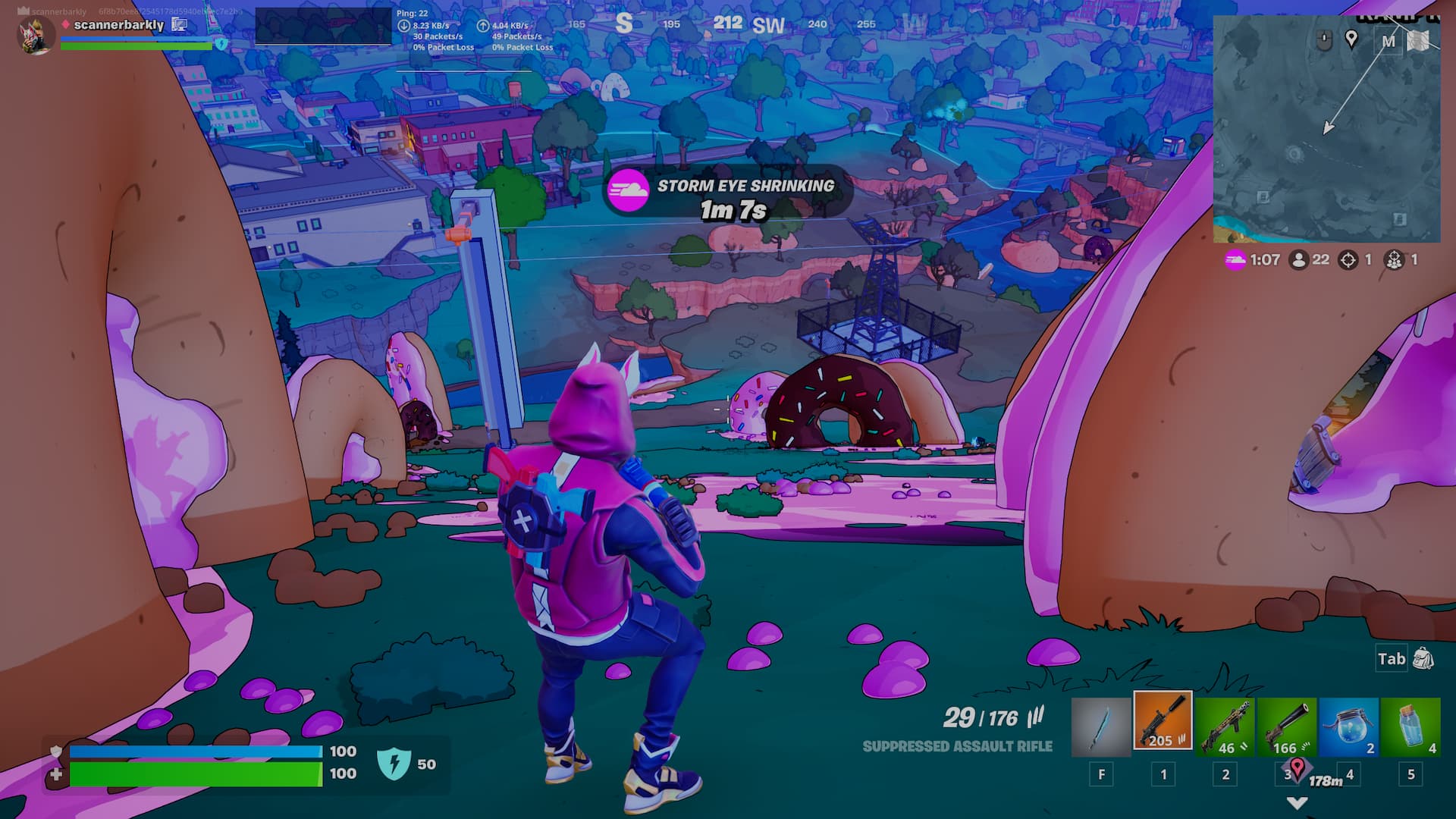Click the voice chat indicator beside scannerbarkly
1456x819 pixels.
click(x=180, y=25)
